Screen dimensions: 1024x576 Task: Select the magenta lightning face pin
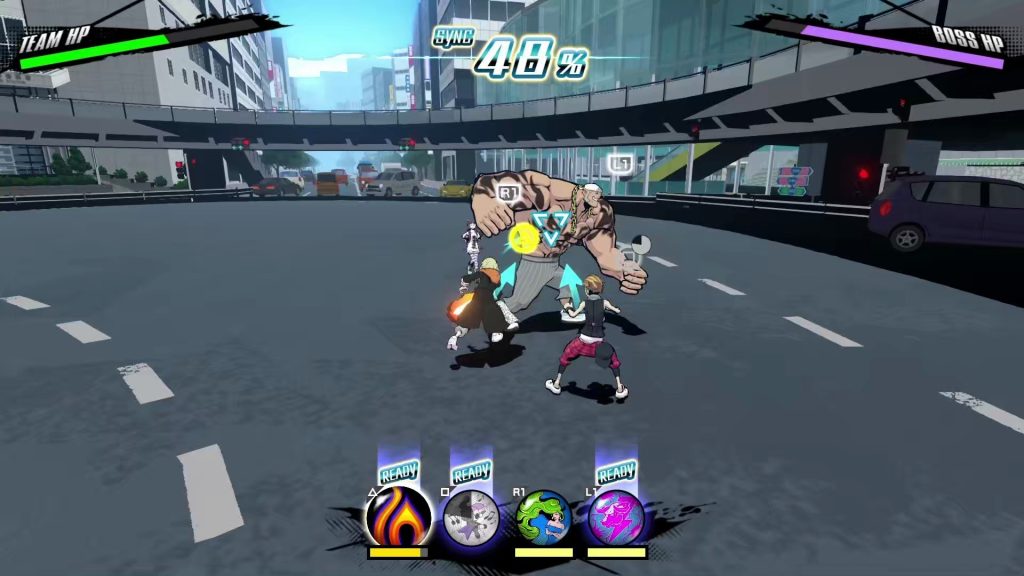pyautogui.click(x=616, y=517)
